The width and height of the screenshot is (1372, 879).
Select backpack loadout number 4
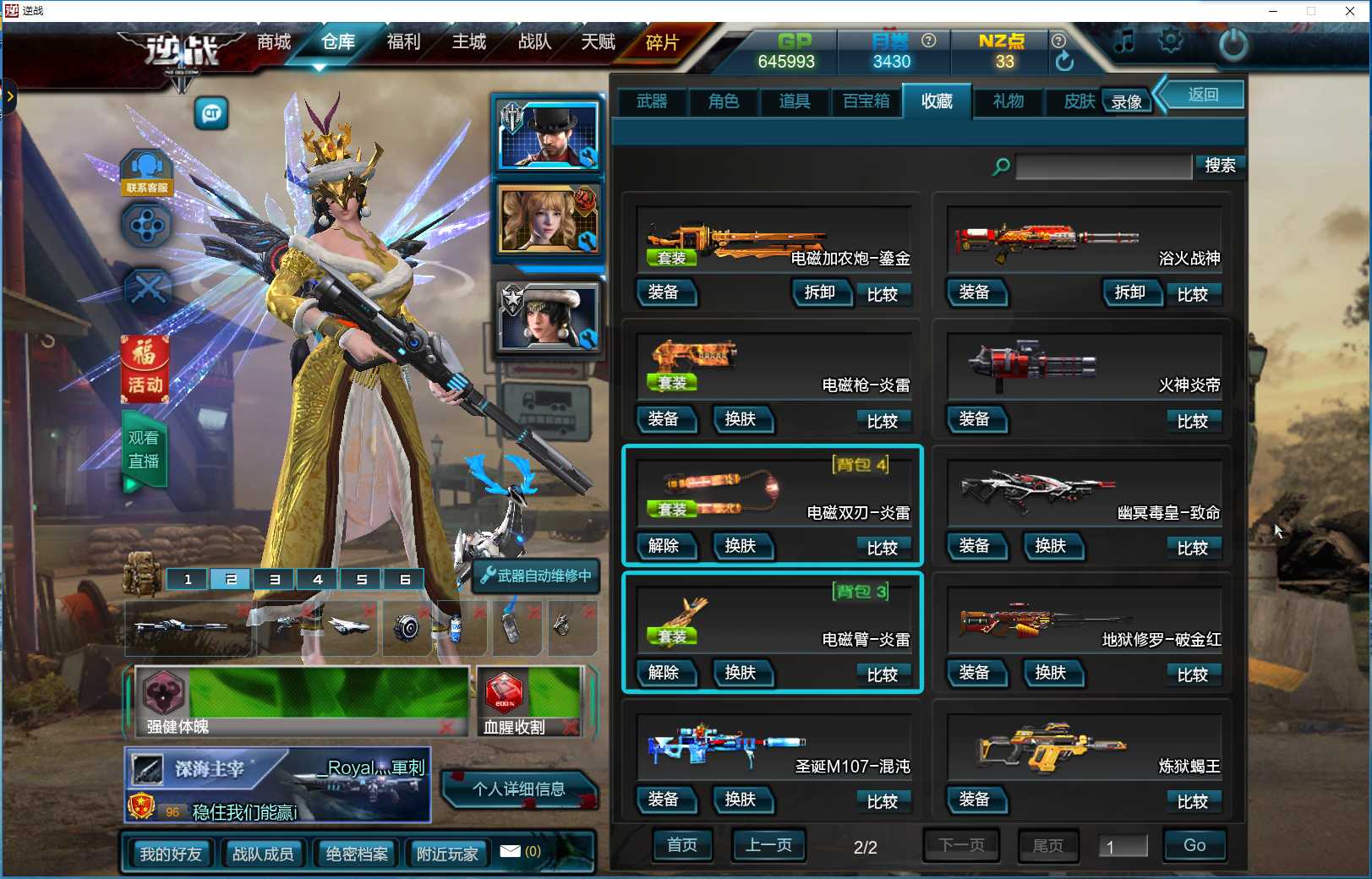click(x=318, y=579)
